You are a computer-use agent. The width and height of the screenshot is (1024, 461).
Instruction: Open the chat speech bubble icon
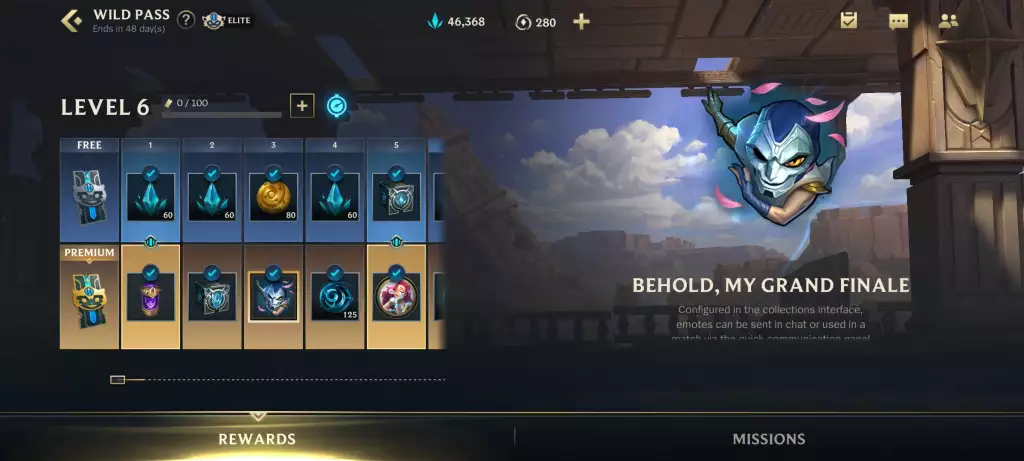(x=898, y=21)
